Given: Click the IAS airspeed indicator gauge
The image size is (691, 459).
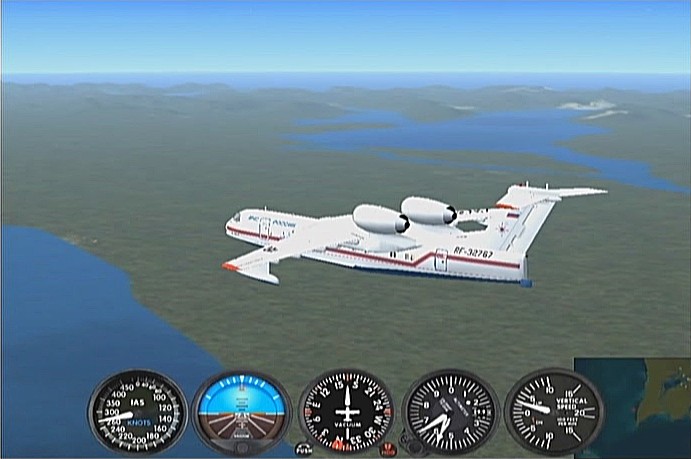Looking at the screenshot, I should pos(137,412).
